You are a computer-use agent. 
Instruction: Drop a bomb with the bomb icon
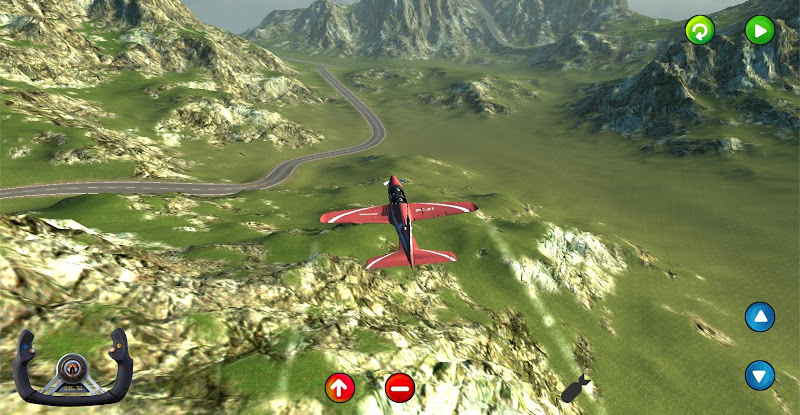575,389
